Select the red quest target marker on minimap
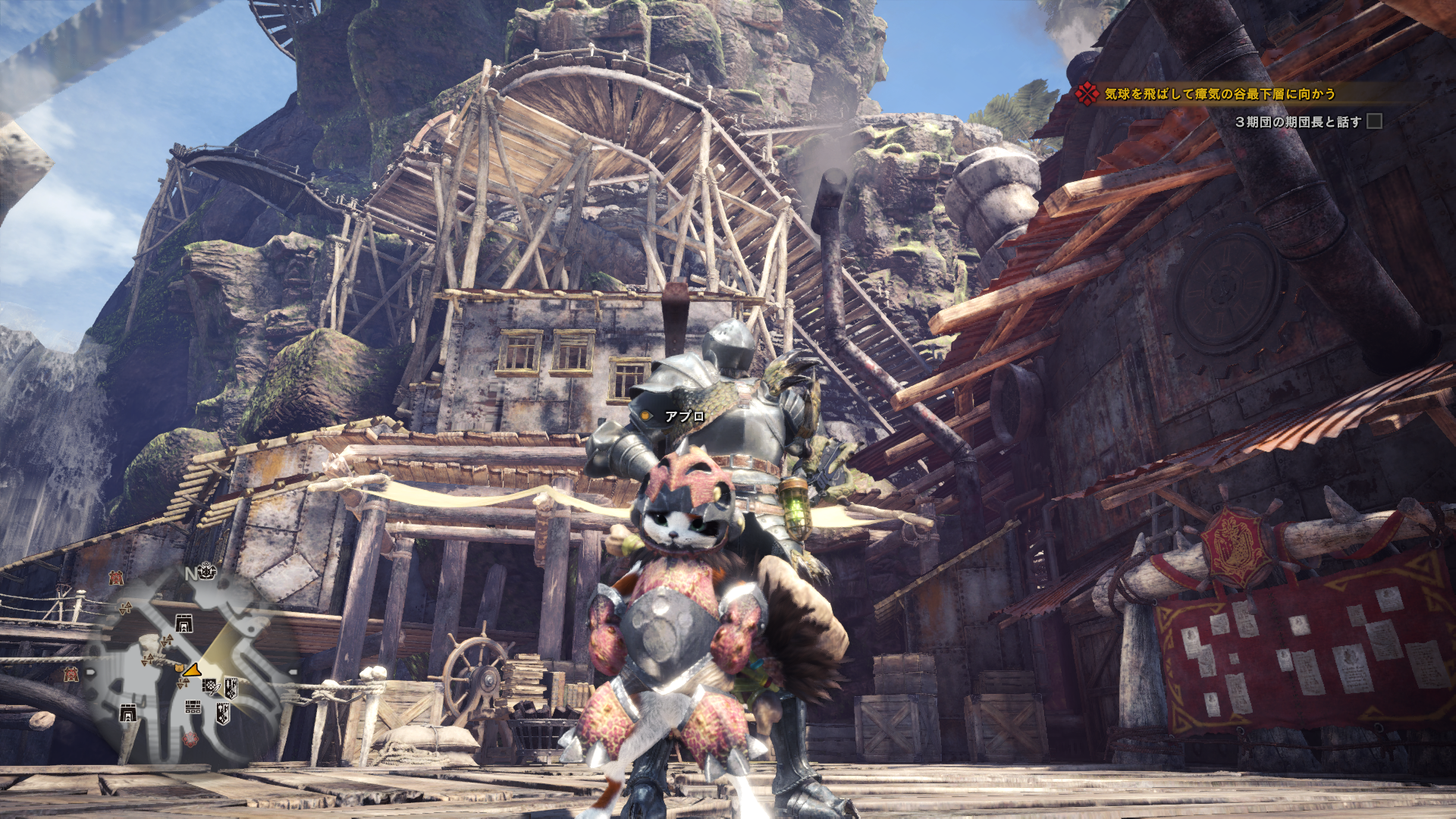Screen dimensions: 1456x819 point(190,738)
